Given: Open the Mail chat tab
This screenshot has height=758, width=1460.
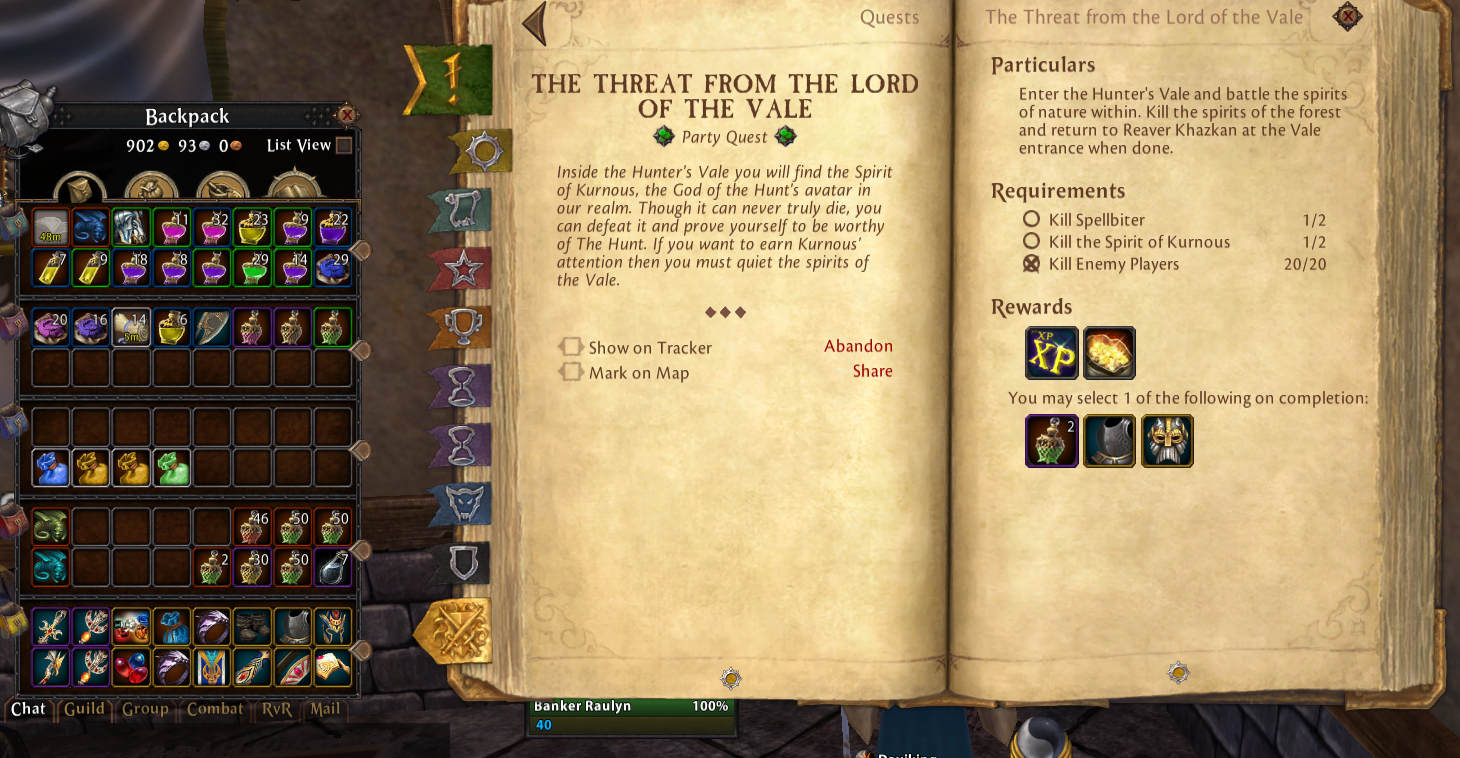Looking at the screenshot, I should click(325, 709).
